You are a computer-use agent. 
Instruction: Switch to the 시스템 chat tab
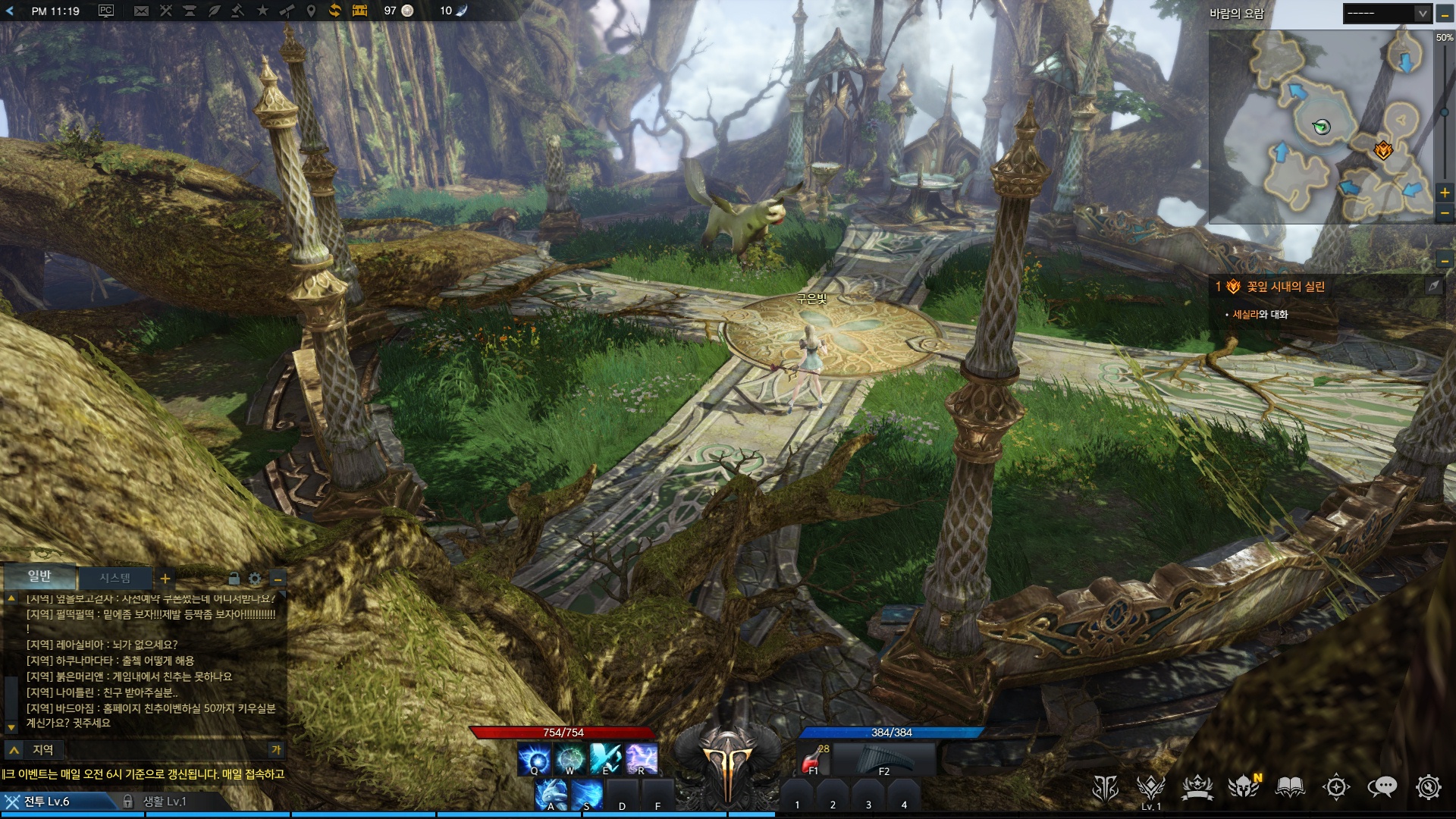tap(115, 578)
